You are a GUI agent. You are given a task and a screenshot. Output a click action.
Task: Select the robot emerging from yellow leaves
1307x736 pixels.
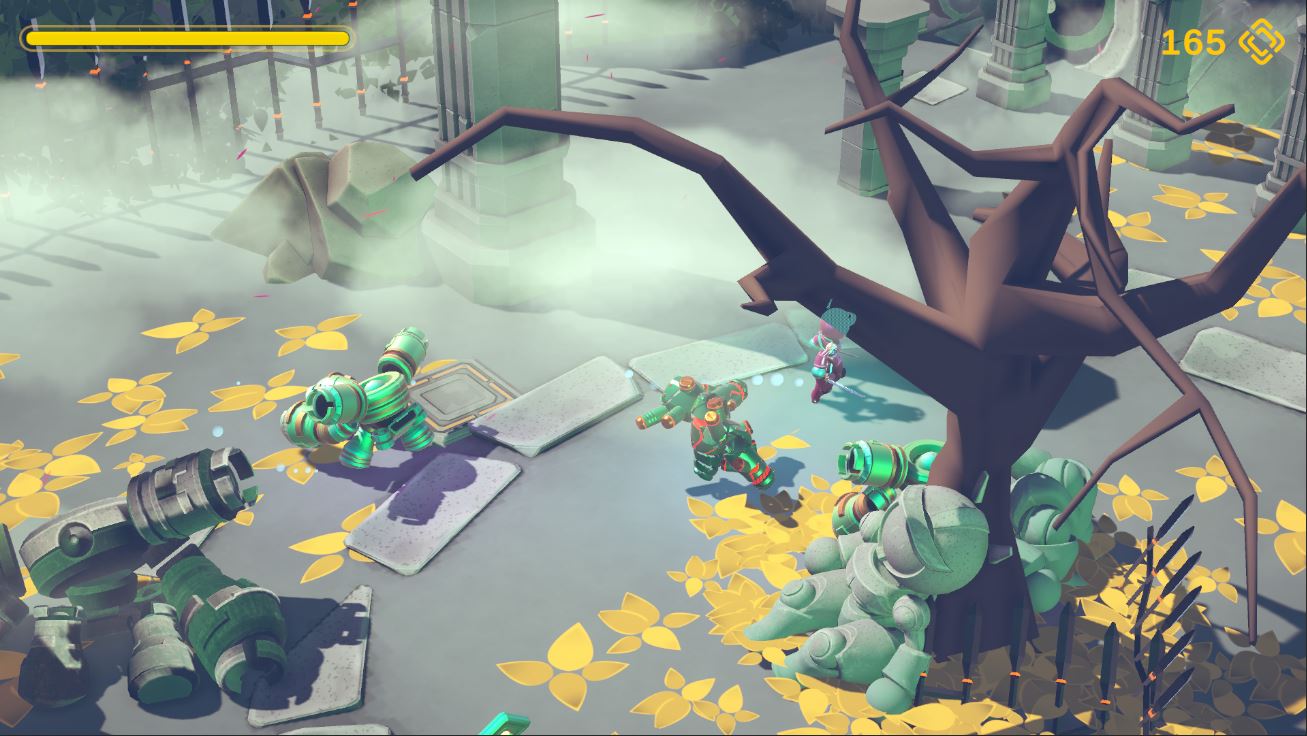tap(880, 470)
